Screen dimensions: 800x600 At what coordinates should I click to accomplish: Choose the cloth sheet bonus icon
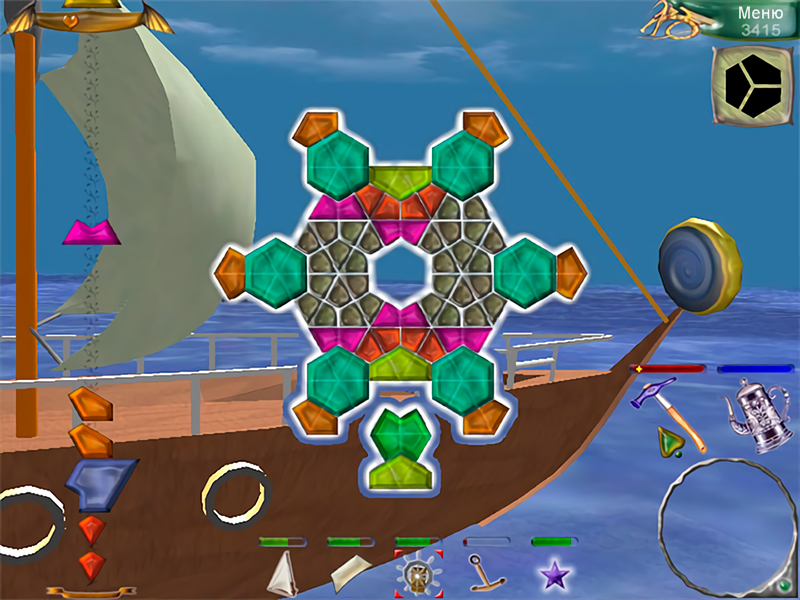[350, 573]
